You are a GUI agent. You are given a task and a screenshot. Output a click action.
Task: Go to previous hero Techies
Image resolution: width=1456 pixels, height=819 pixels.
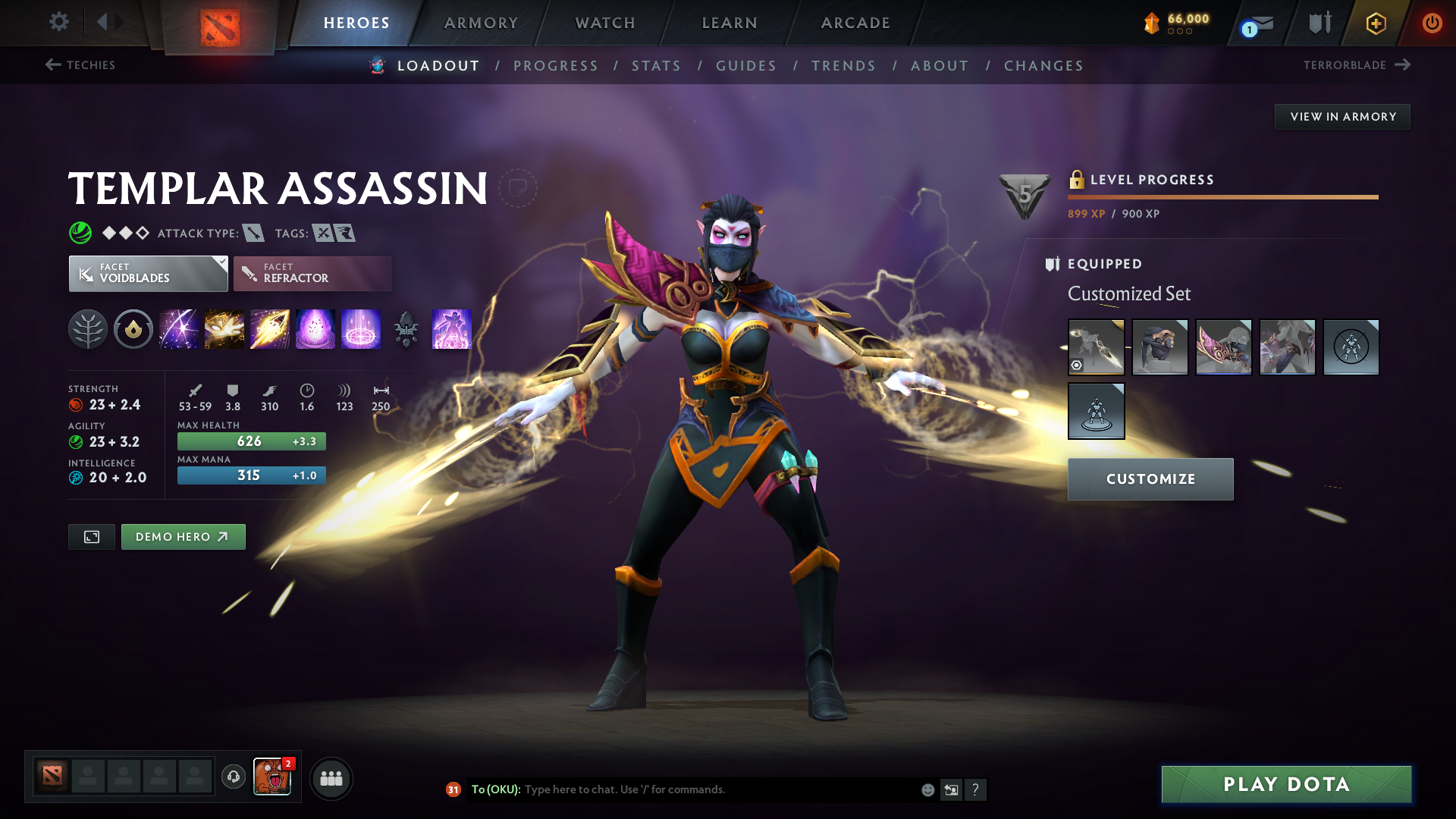pos(80,65)
